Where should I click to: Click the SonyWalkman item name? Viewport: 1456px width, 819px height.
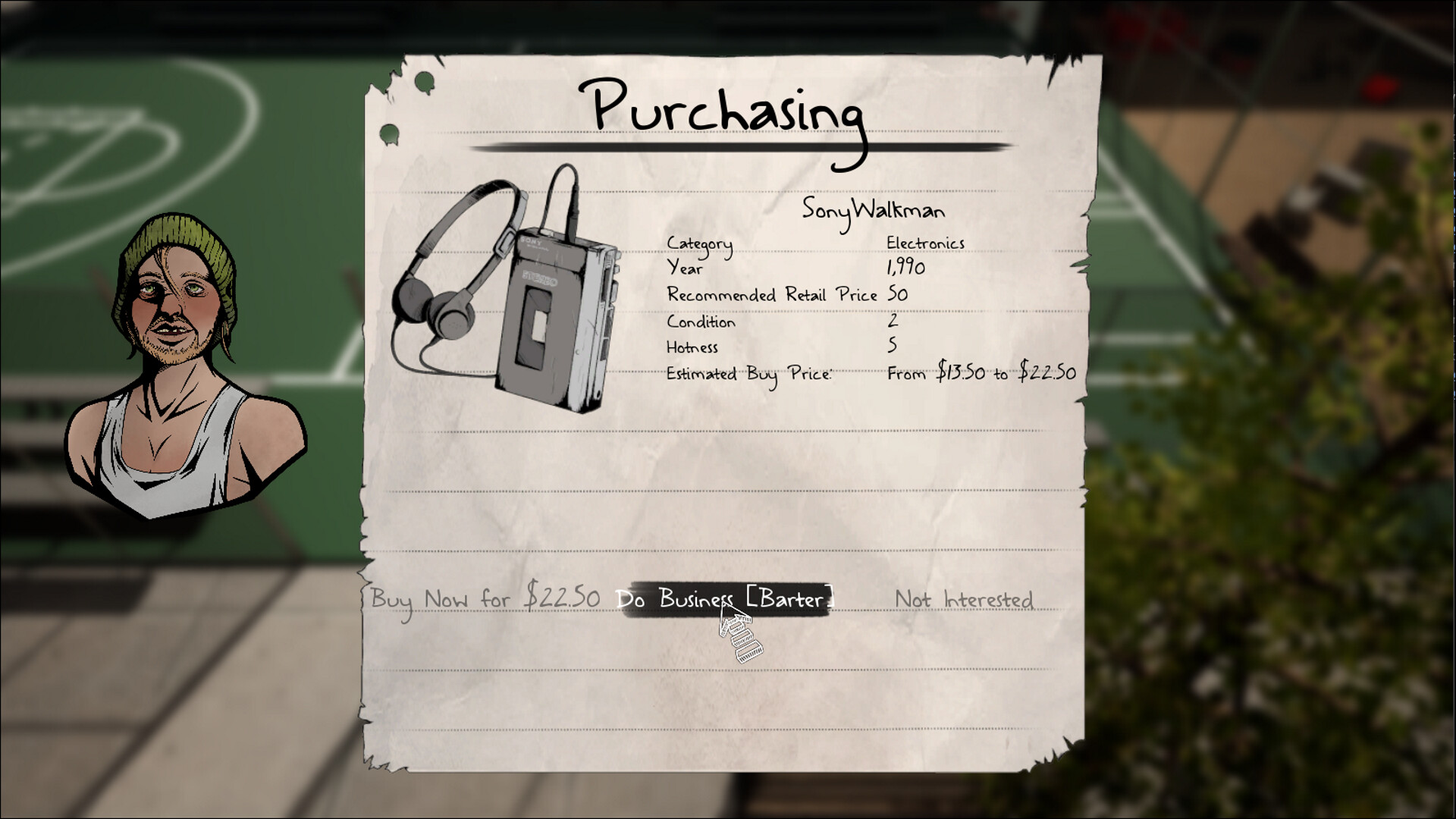(x=873, y=210)
